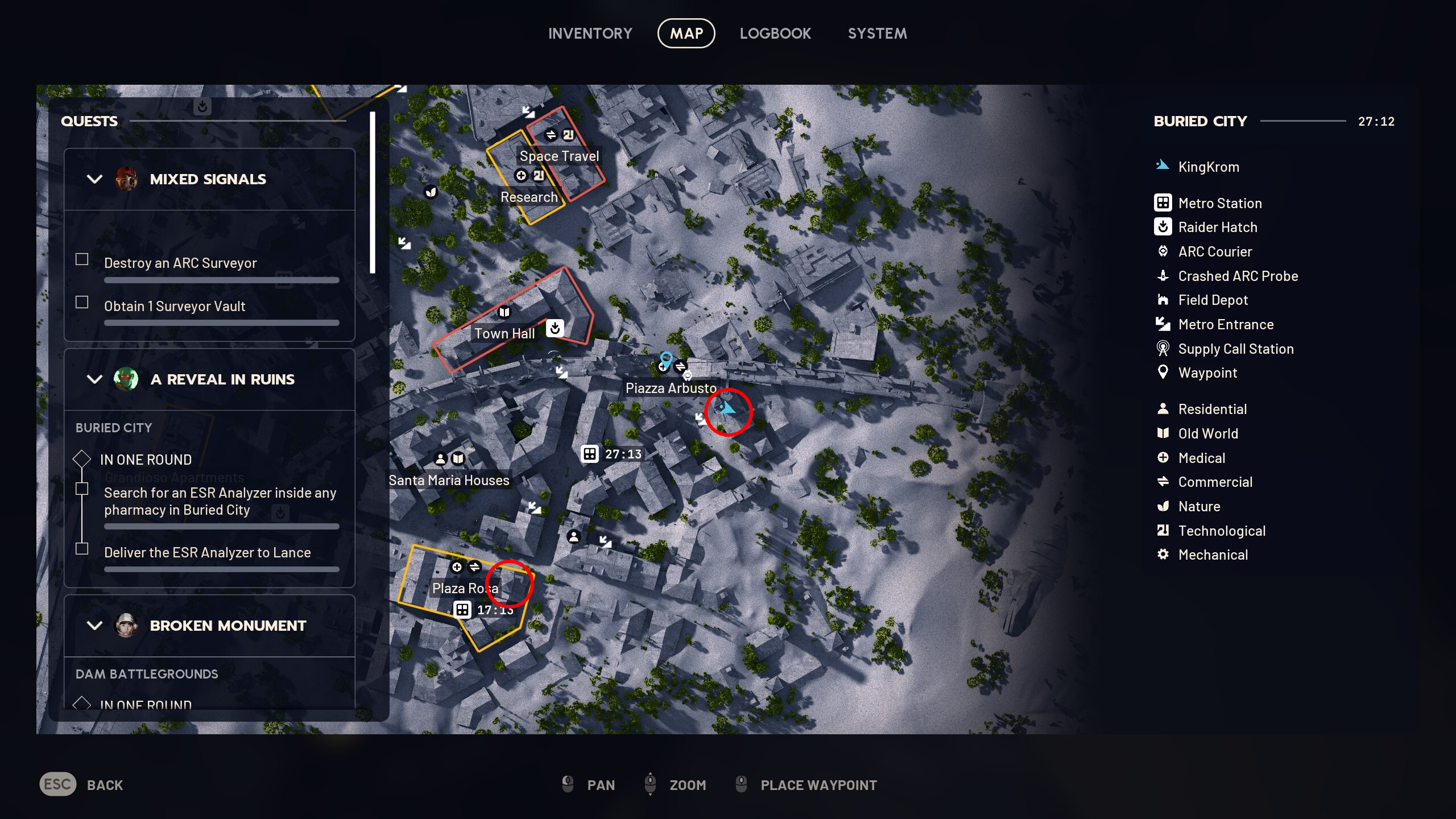Collapse the Broken Monument quest

94,626
